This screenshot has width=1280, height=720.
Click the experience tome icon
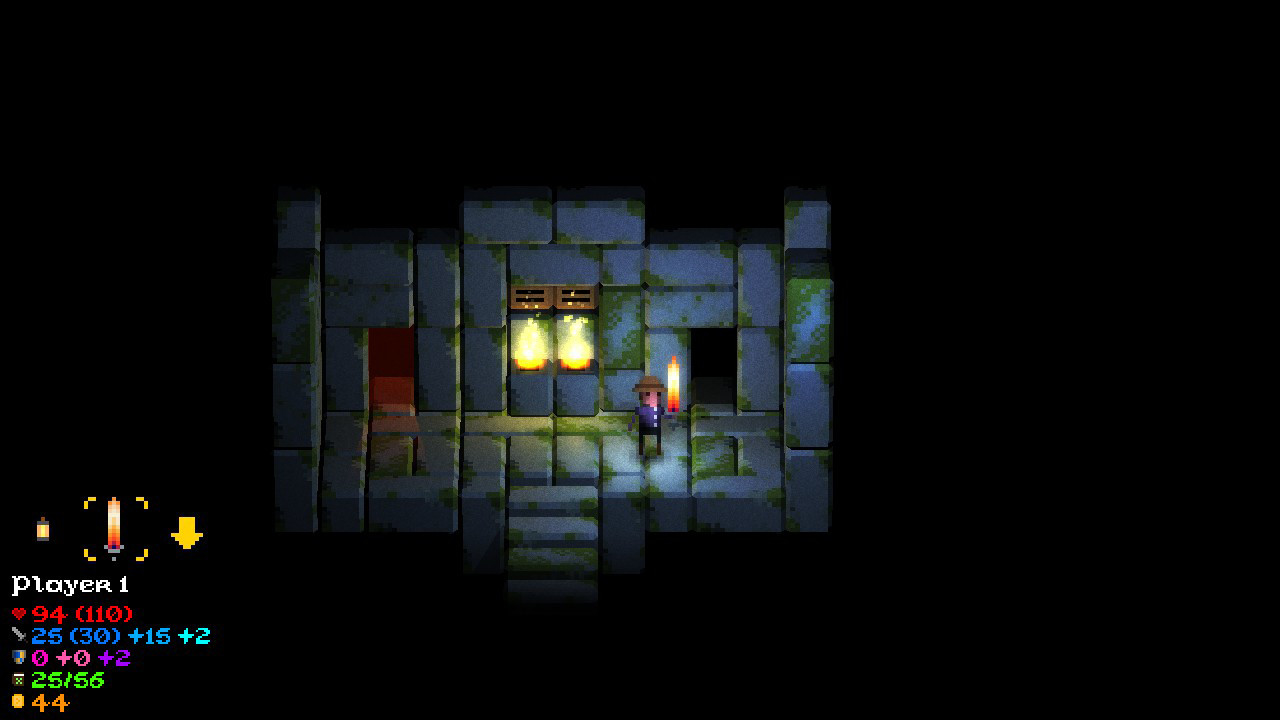pyautogui.click(x=19, y=681)
